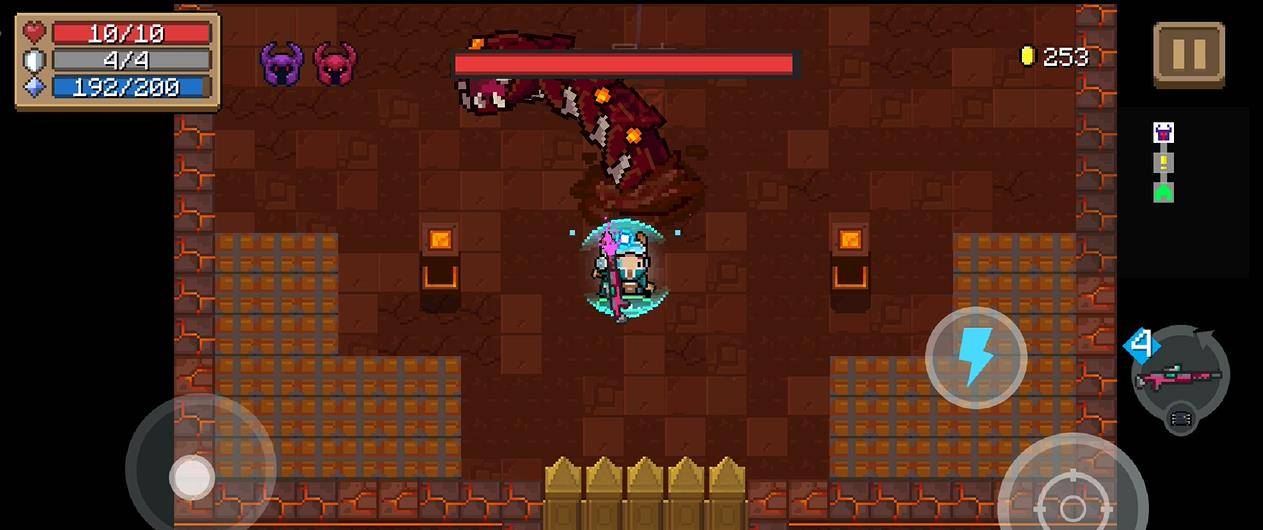Activate the lightning bolt skill
The image size is (1263, 530).
tap(975, 357)
